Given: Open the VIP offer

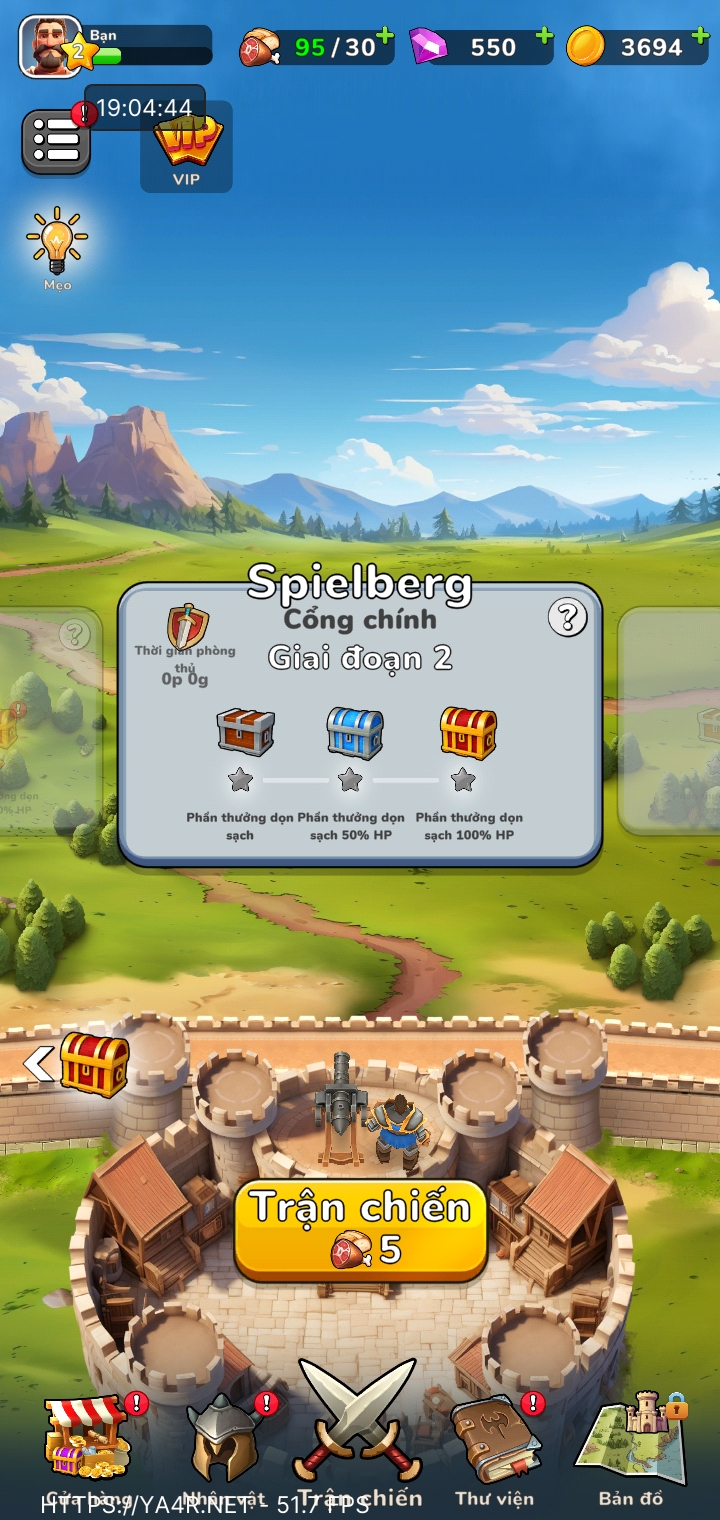Looking at the screenshot, I should point(186,148).
